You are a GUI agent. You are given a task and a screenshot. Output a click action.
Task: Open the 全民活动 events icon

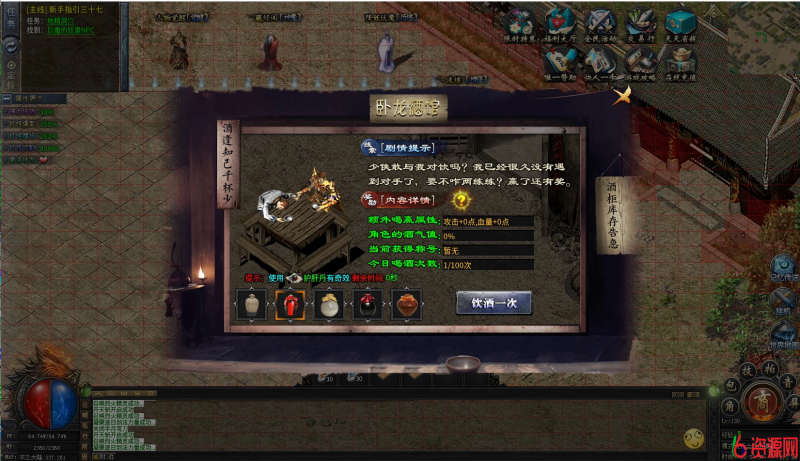pos(601,24)
